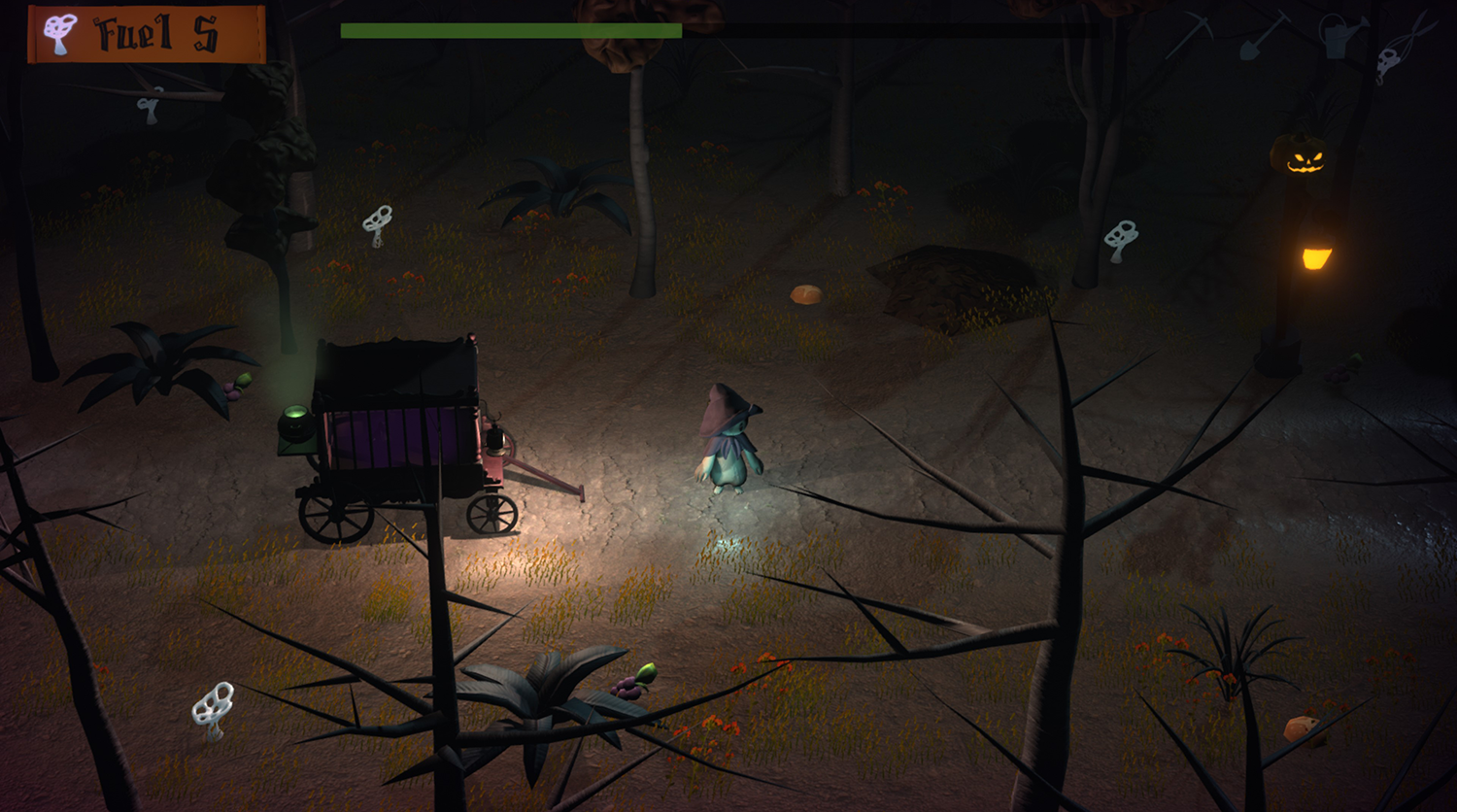Equip the watering can tool

[x=1340, y=37]
